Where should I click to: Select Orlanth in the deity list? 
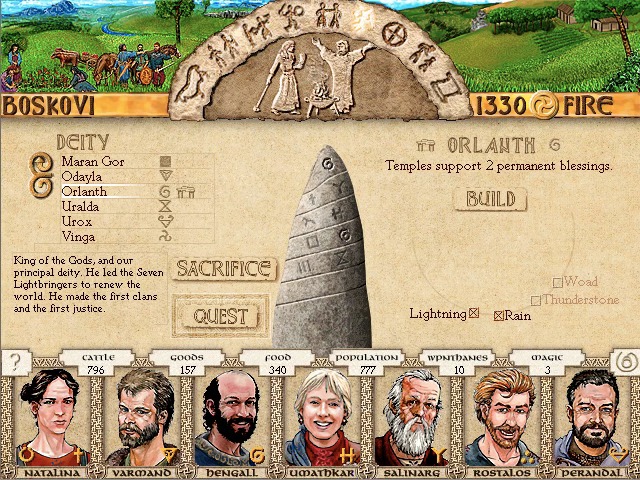click(x=84, y=191)
